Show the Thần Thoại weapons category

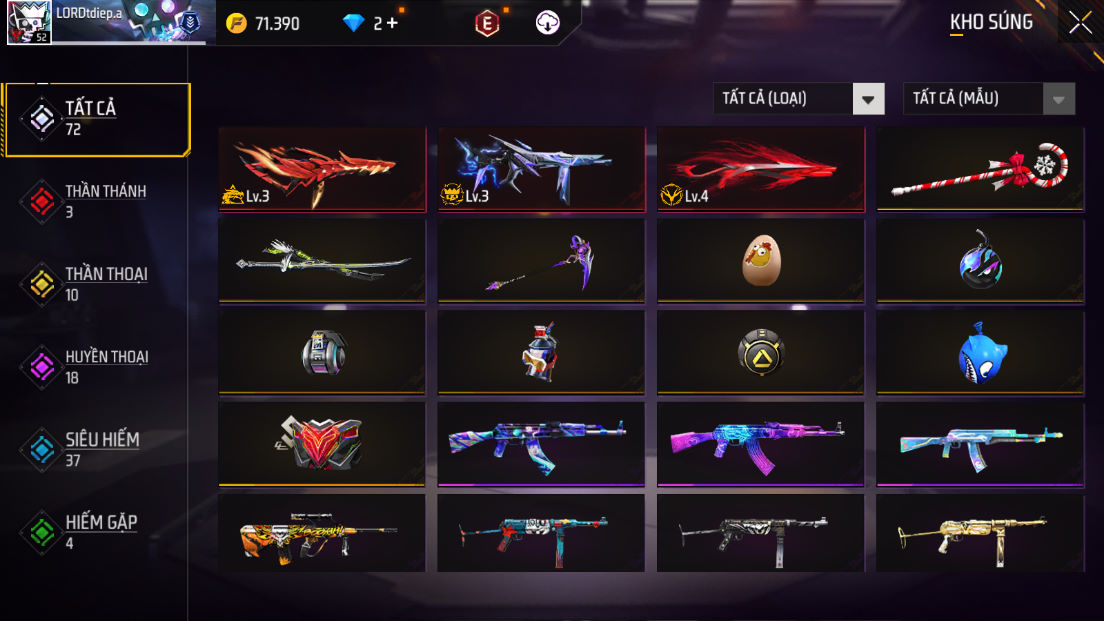[x=97, y=284]
